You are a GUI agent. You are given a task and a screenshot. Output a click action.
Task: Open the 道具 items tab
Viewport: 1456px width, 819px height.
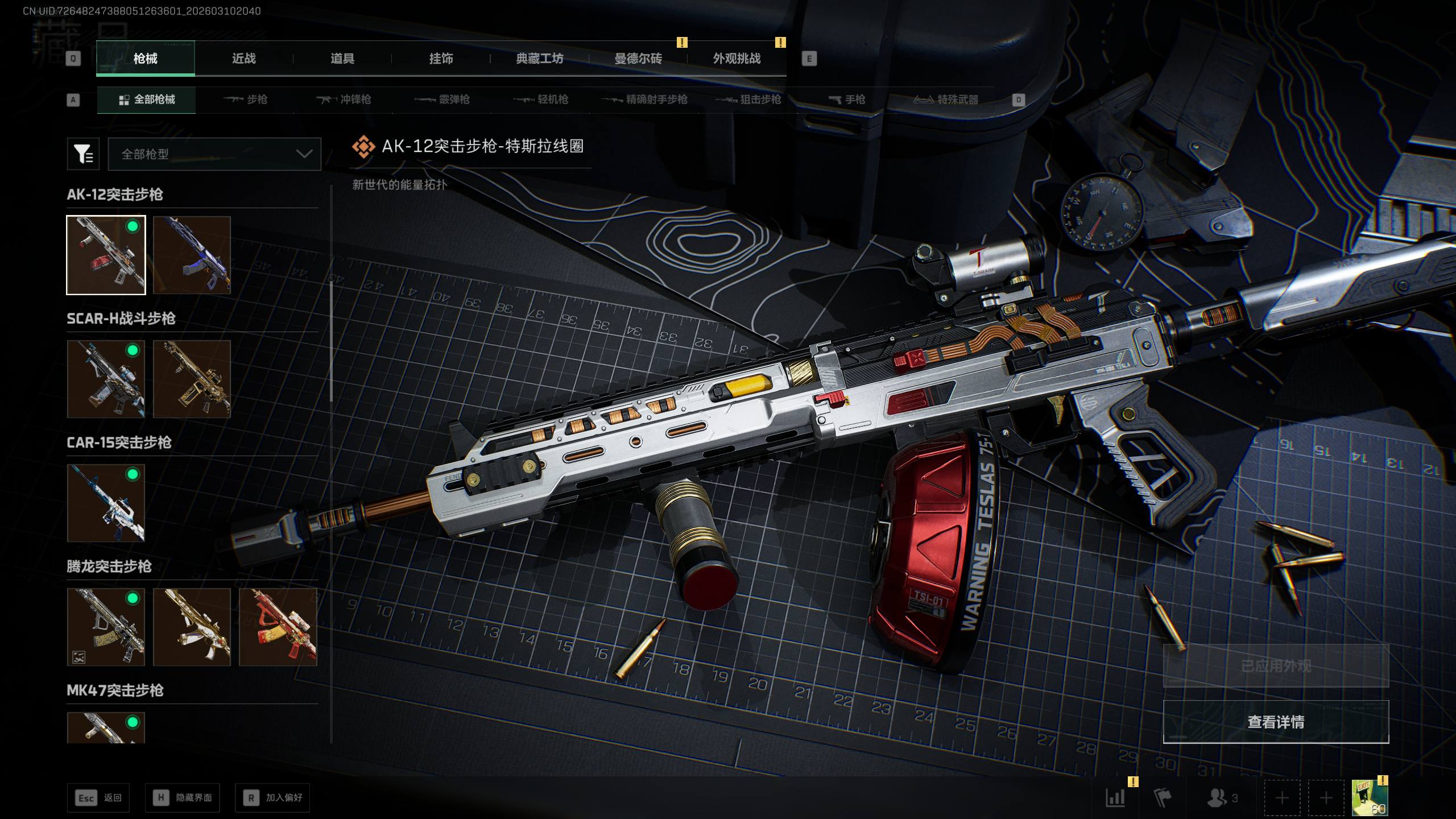(x=342, y=59)
